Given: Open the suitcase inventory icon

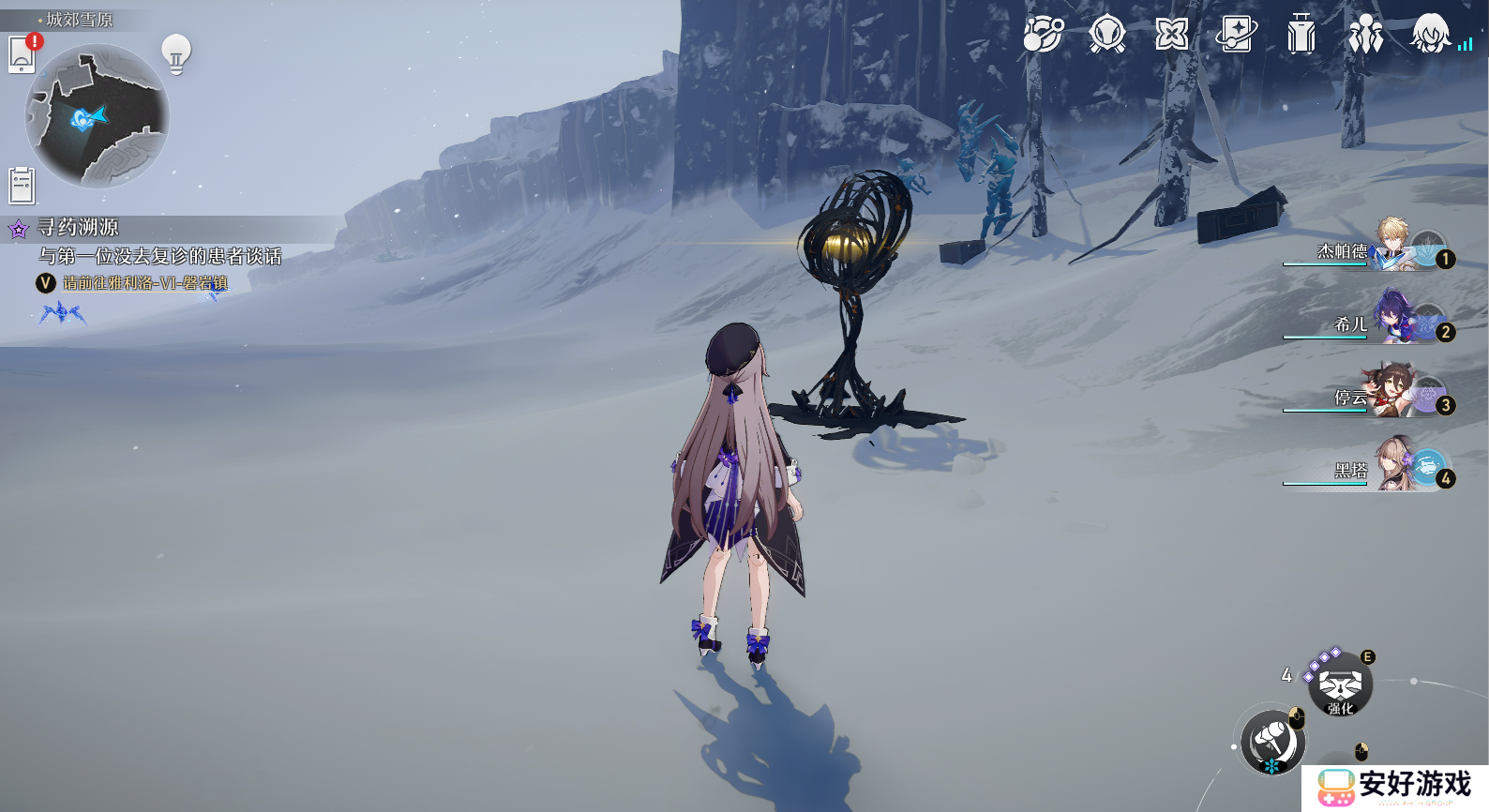Looking at the screenshot, I should 1301,36.
